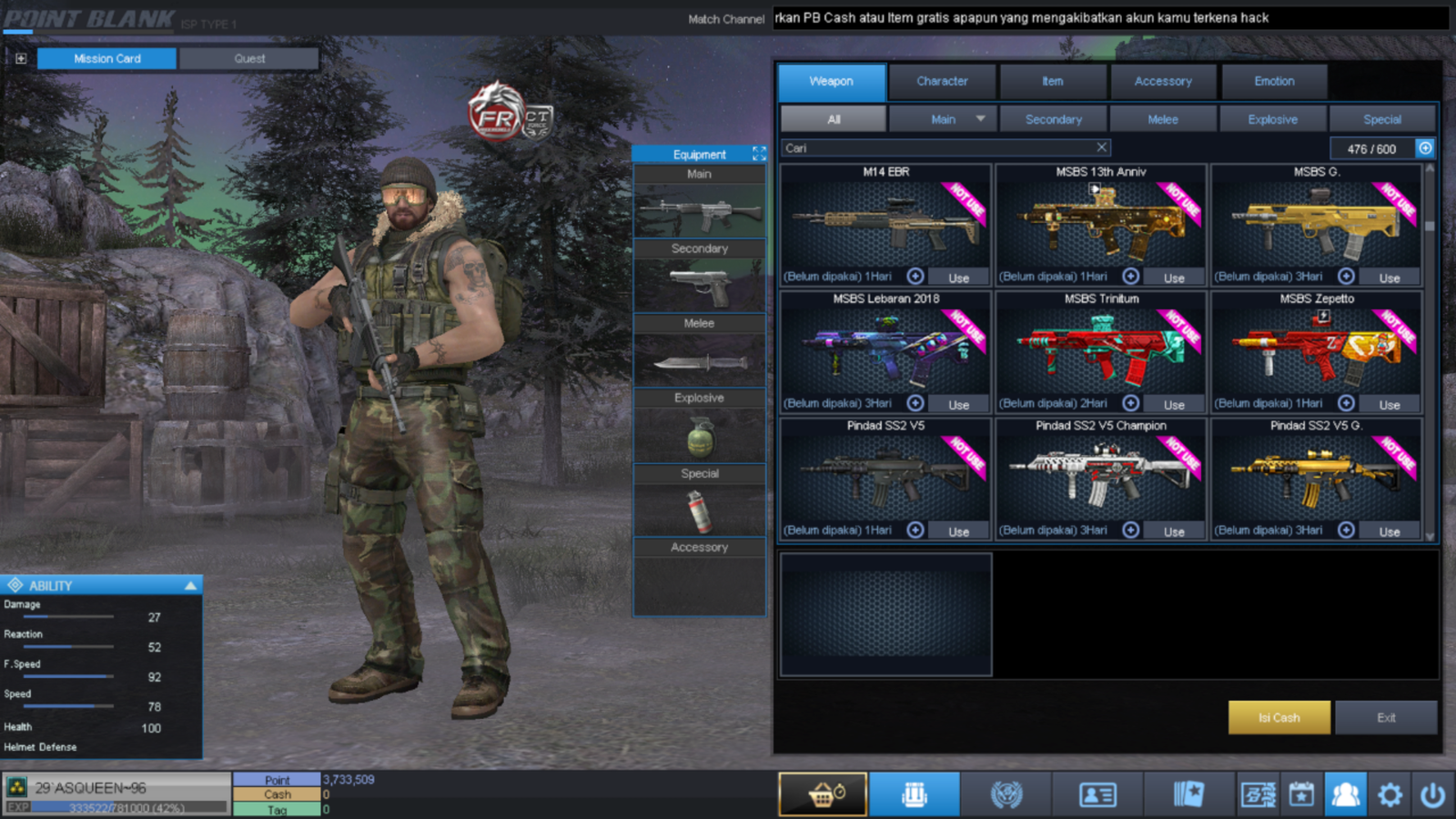The height and width of the screenshot is (819, 1456).
Task: Use the MSBS Trinitum weapon
Action: 1174,404
